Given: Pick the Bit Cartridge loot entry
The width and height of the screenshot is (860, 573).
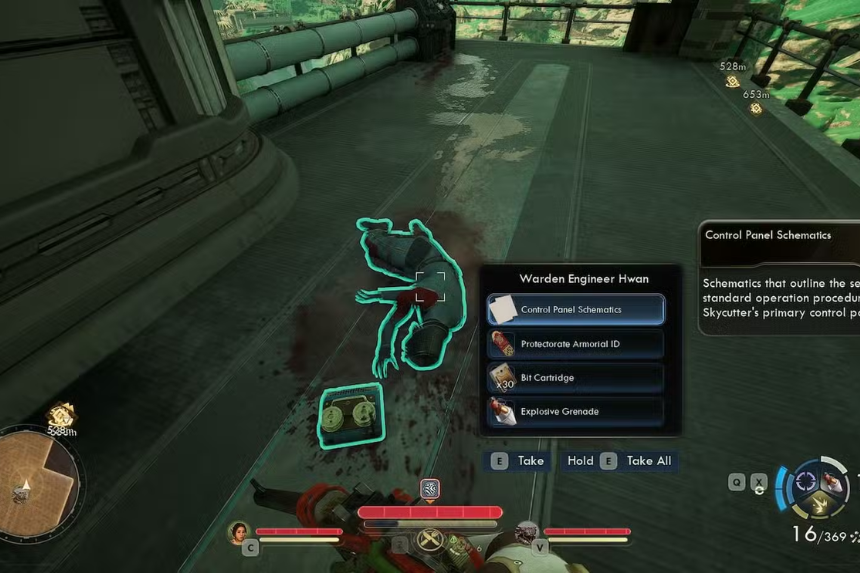Looking at the screenshot, I should [x=575, y=378].
